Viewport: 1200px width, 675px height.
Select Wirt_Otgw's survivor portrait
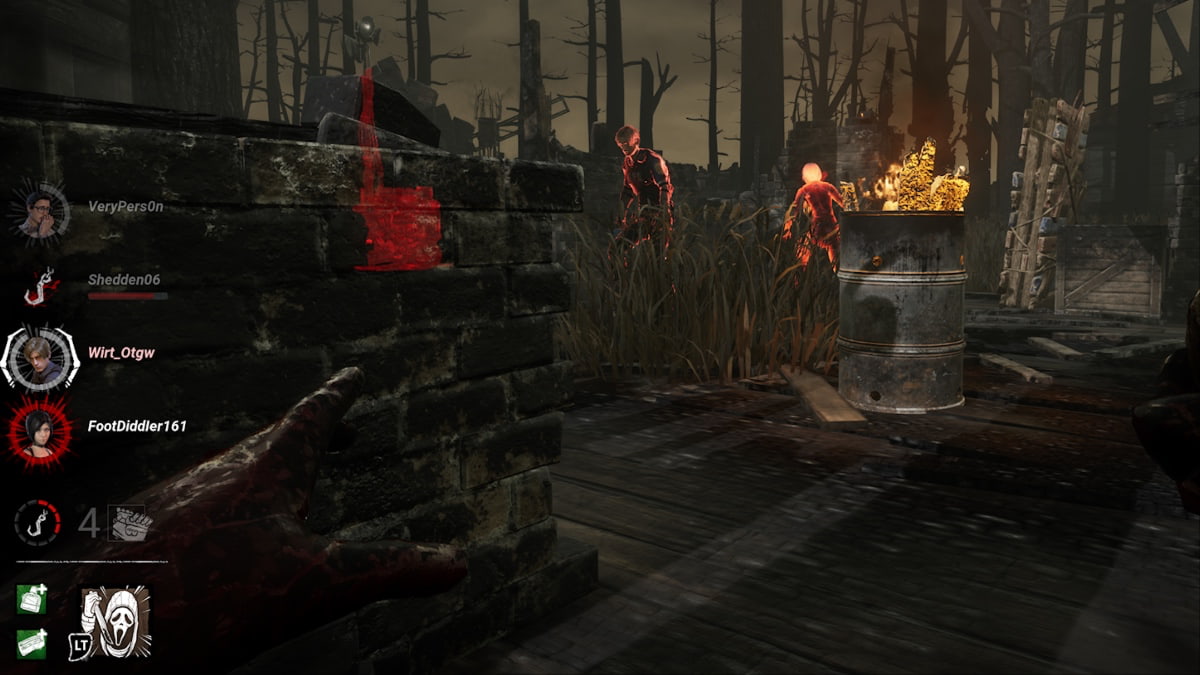40,357
